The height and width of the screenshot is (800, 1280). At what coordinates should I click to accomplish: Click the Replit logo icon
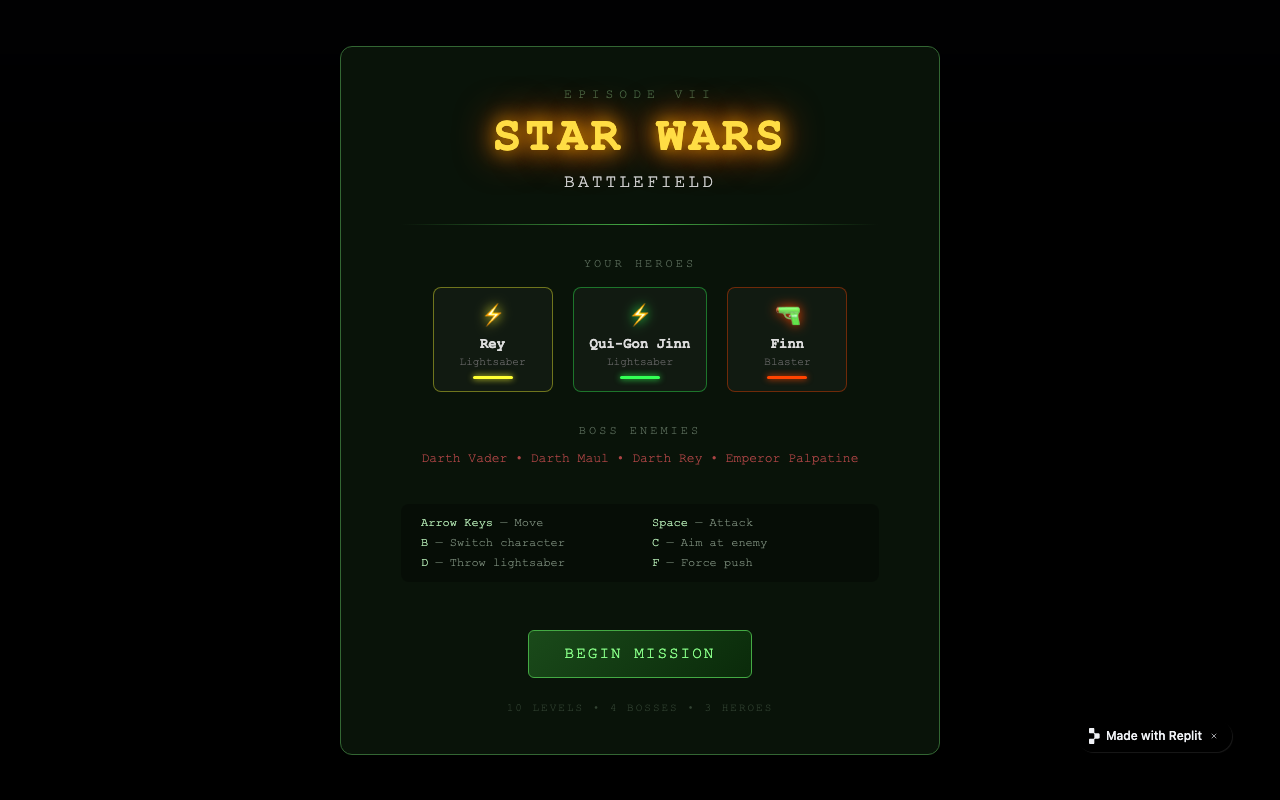pyautogui.click(x=1094, y=736)
